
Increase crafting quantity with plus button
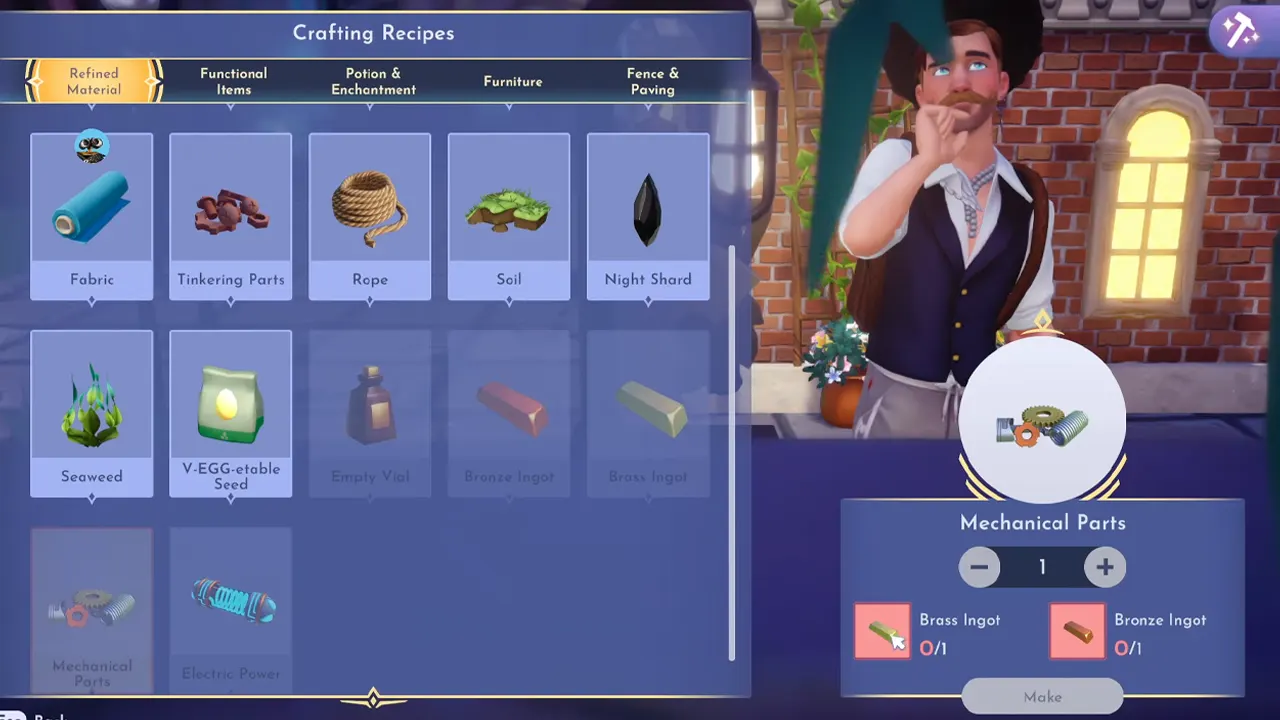pyautogui.click(x=1106, y=567)
